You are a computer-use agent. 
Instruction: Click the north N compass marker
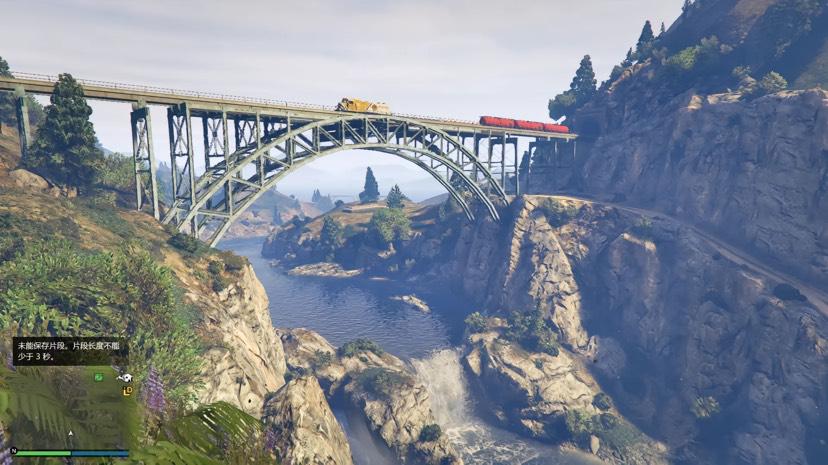[12, 449]
